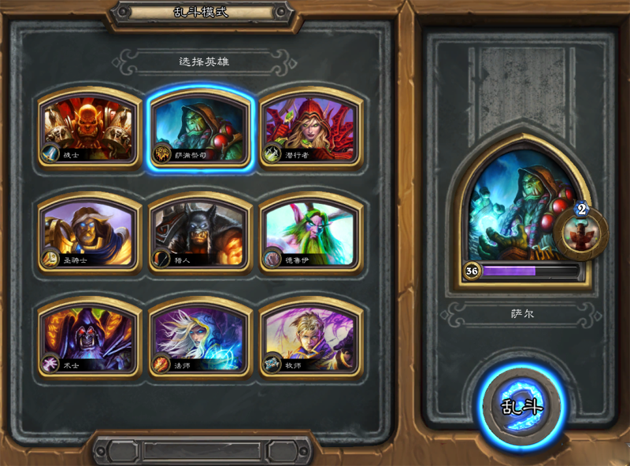Select the Warrior (战士) hero

tap(88, 129)
